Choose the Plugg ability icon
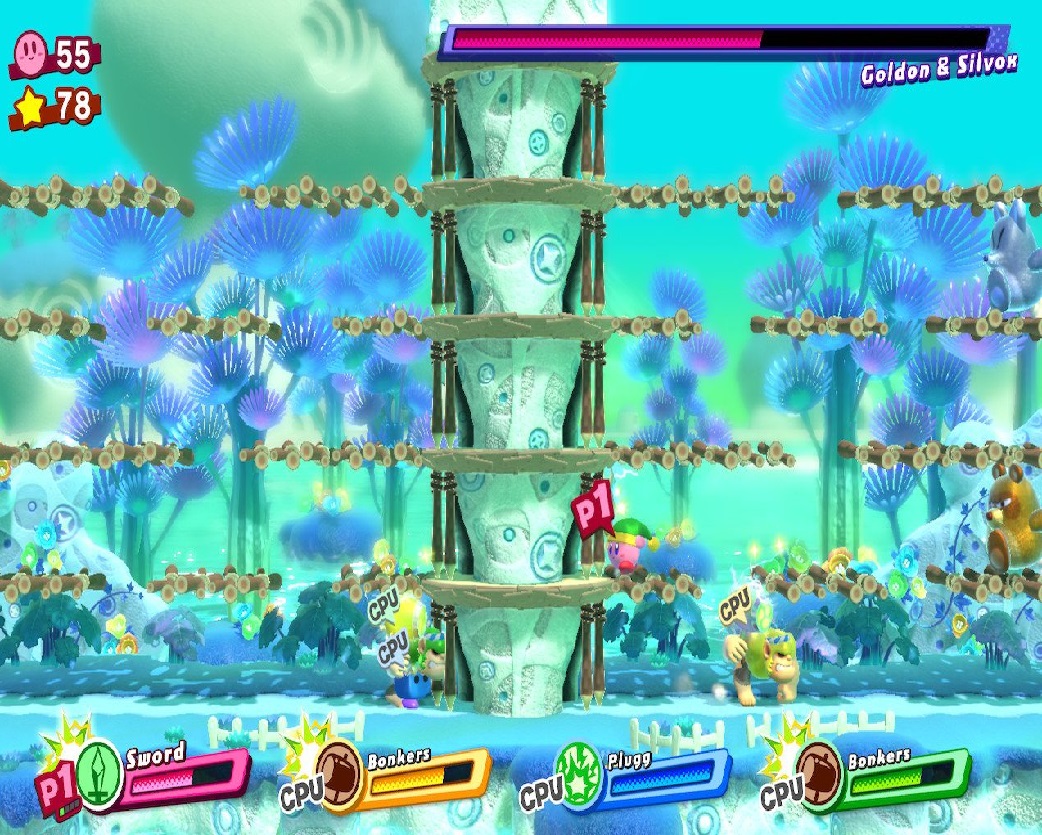Image resolution: width=1042 pixels, height=835 pixels. click(x=580, y=774)
